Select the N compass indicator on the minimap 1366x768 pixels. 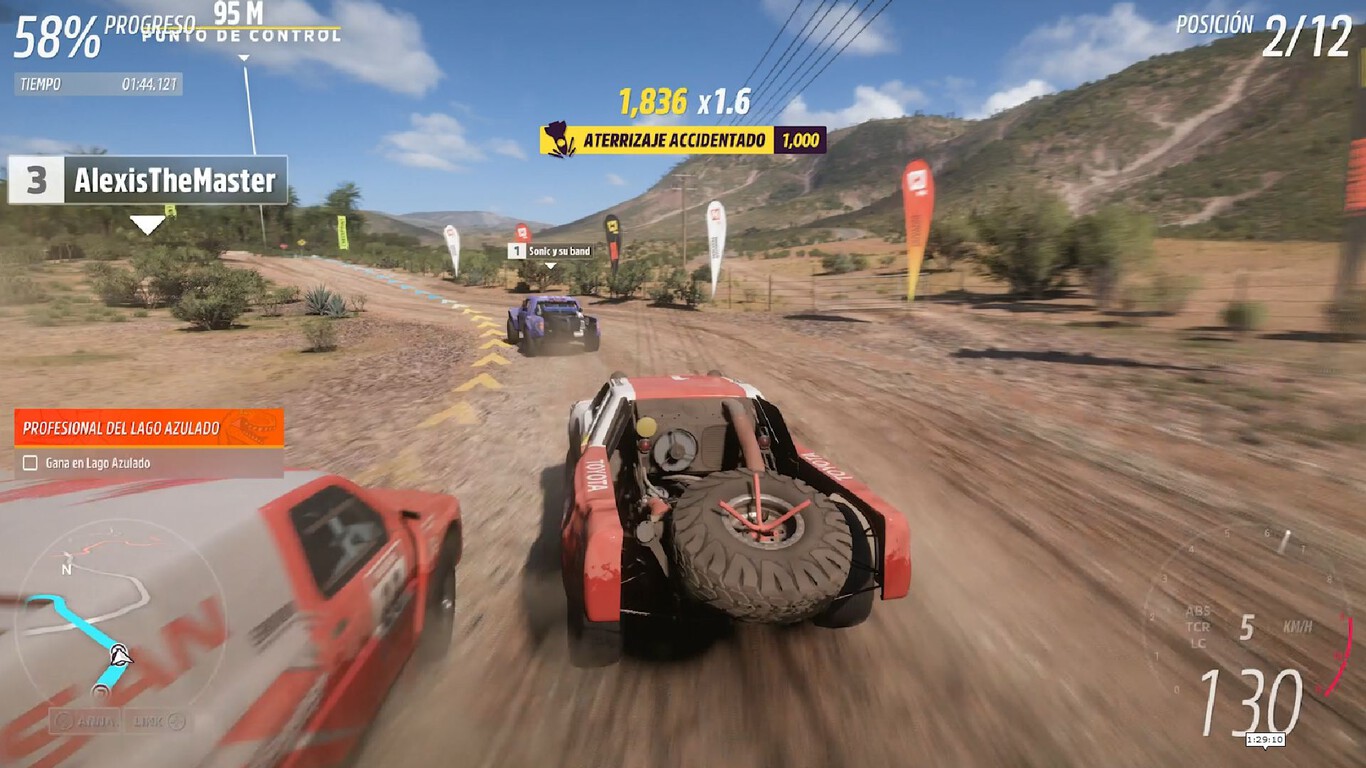click(66, 569)
